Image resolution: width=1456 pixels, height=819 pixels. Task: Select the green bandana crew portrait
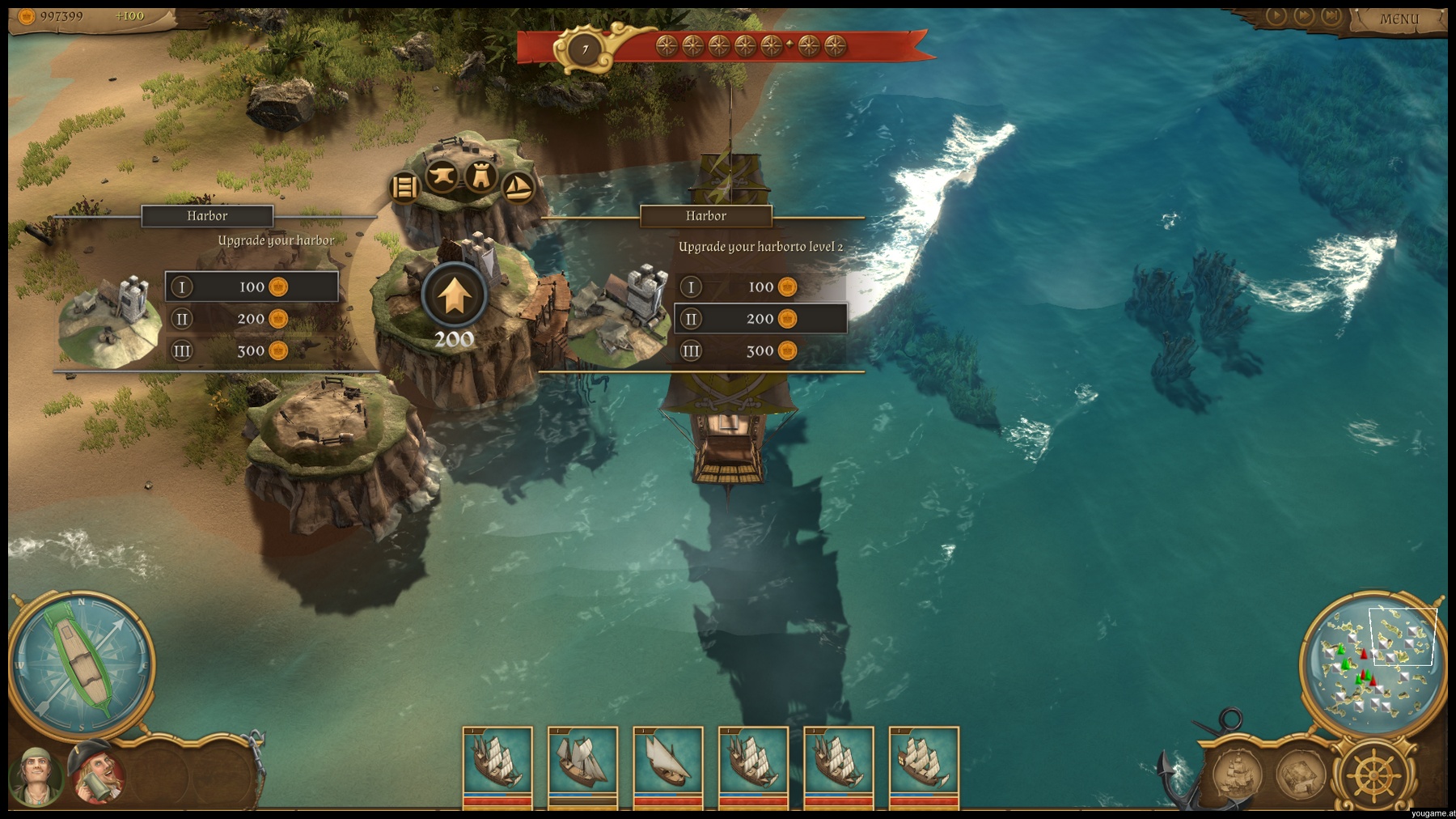[x=35, y=775]
